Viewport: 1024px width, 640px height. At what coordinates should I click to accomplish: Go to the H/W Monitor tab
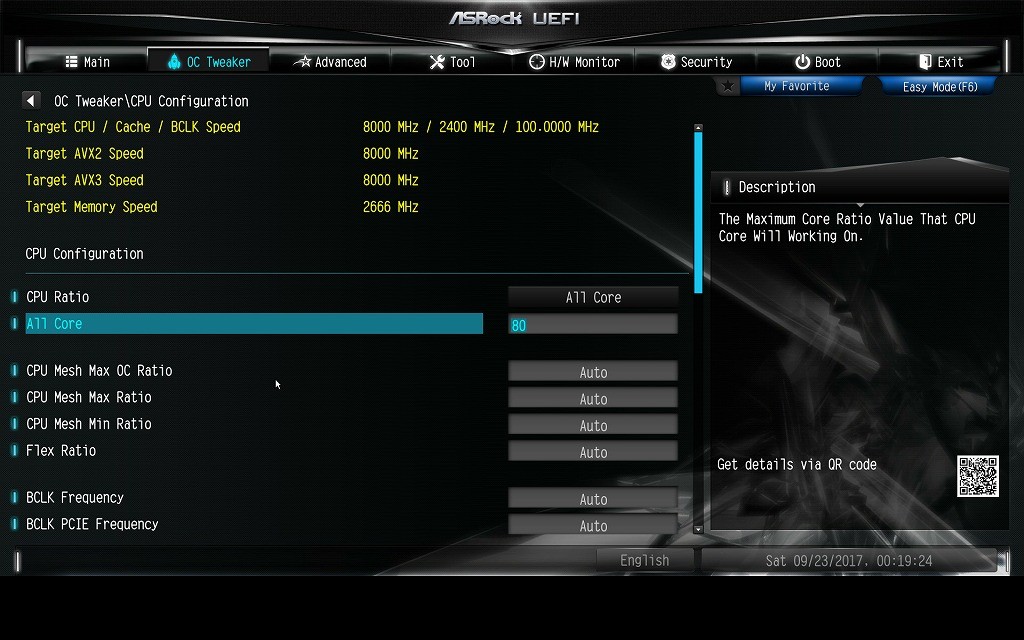tap(574, 62)
